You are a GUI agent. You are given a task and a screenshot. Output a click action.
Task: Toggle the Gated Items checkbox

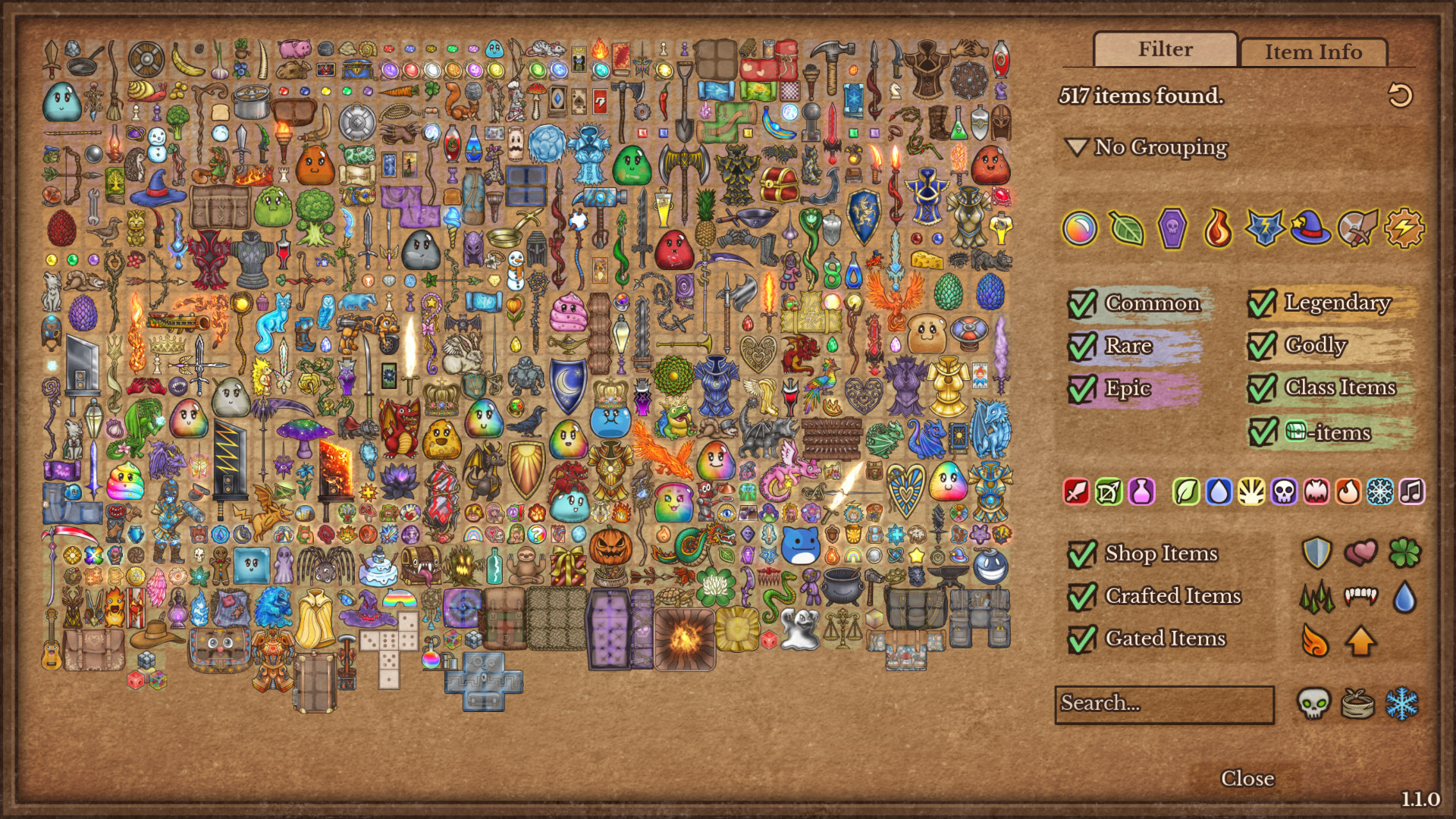tap(1082, 639)
